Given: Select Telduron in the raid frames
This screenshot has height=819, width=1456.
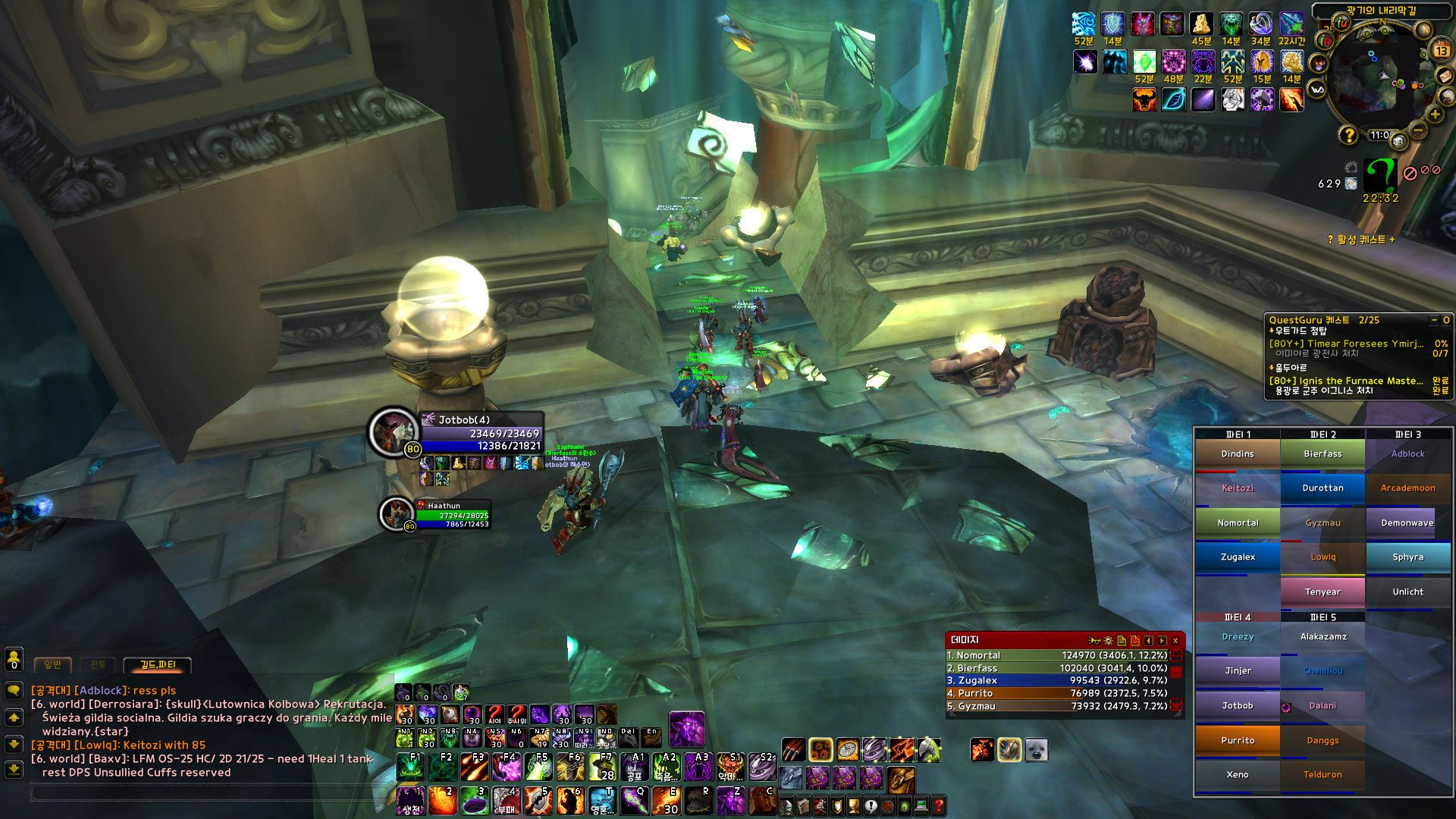Looking at the screenshot, I should 1323,774.
